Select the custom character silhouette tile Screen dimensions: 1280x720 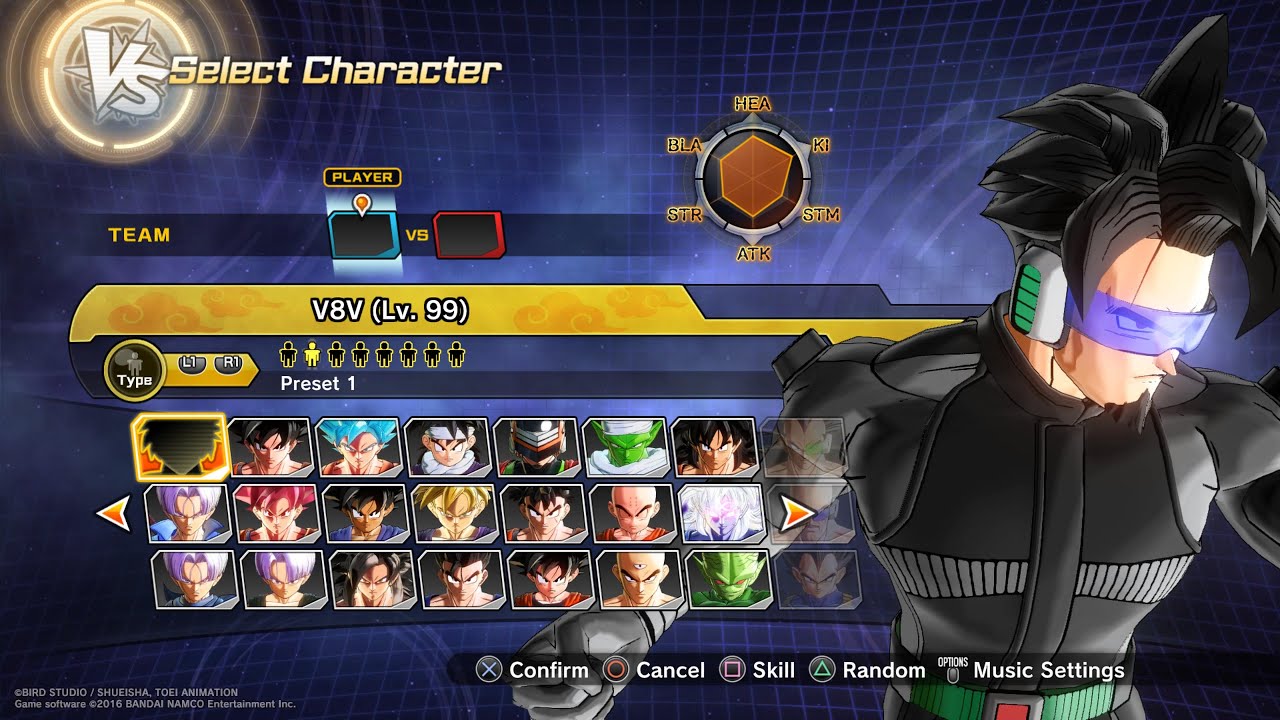(x=181, y=448)
